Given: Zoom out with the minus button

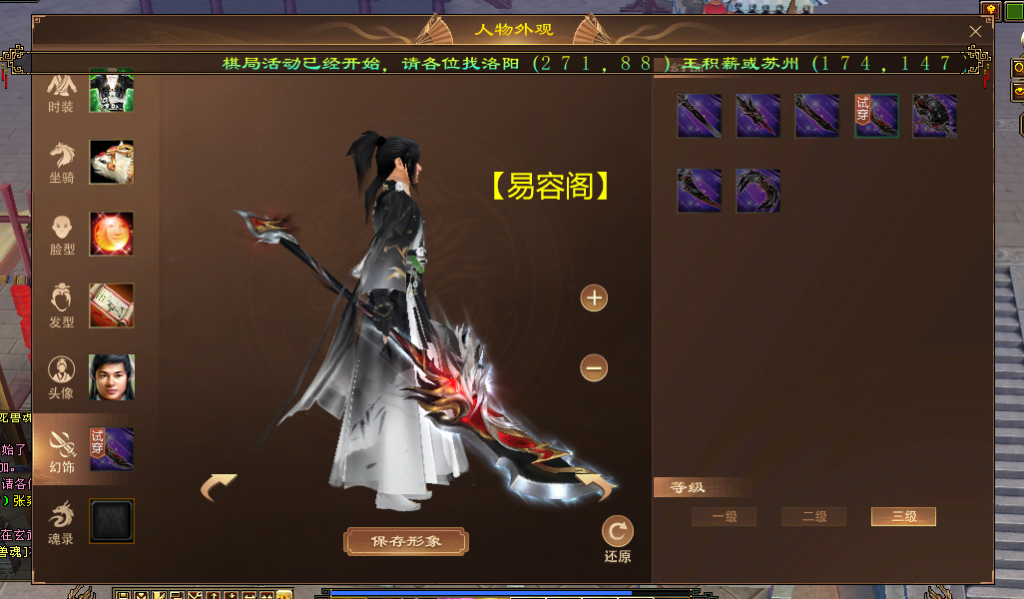Looking at the screenshot, I should 594,368.
